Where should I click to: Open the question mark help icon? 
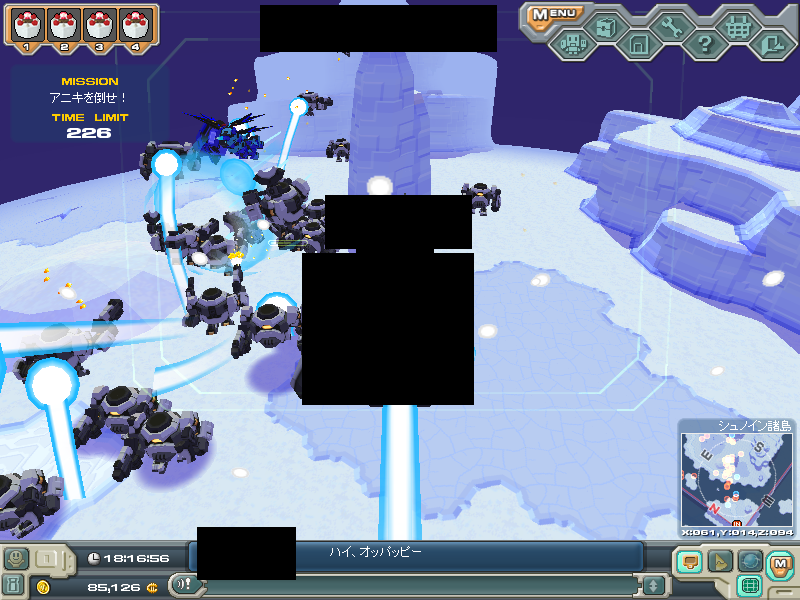point(705,45)
